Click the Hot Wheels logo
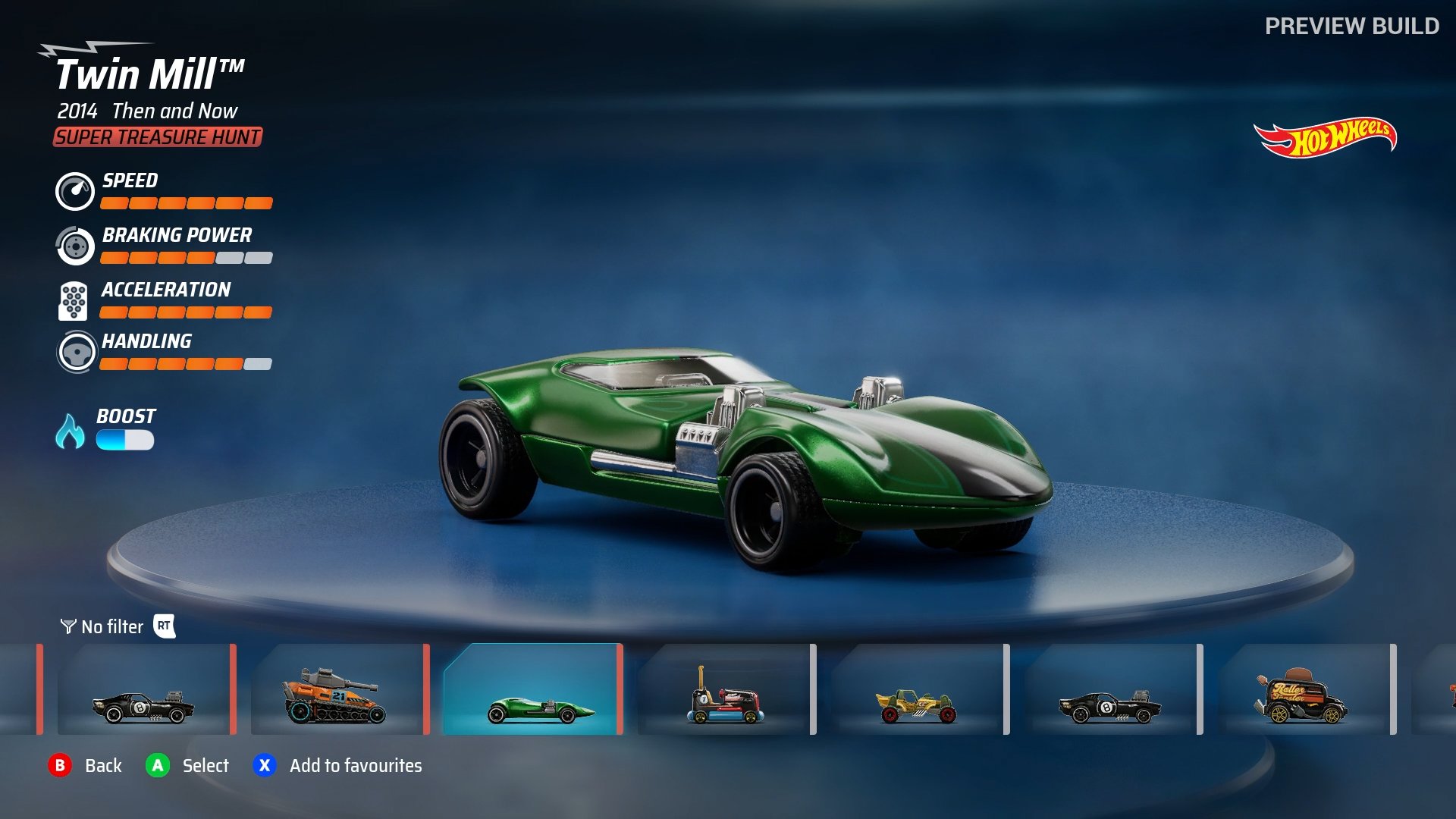 pyautogui.click(x=1326, y=137)
